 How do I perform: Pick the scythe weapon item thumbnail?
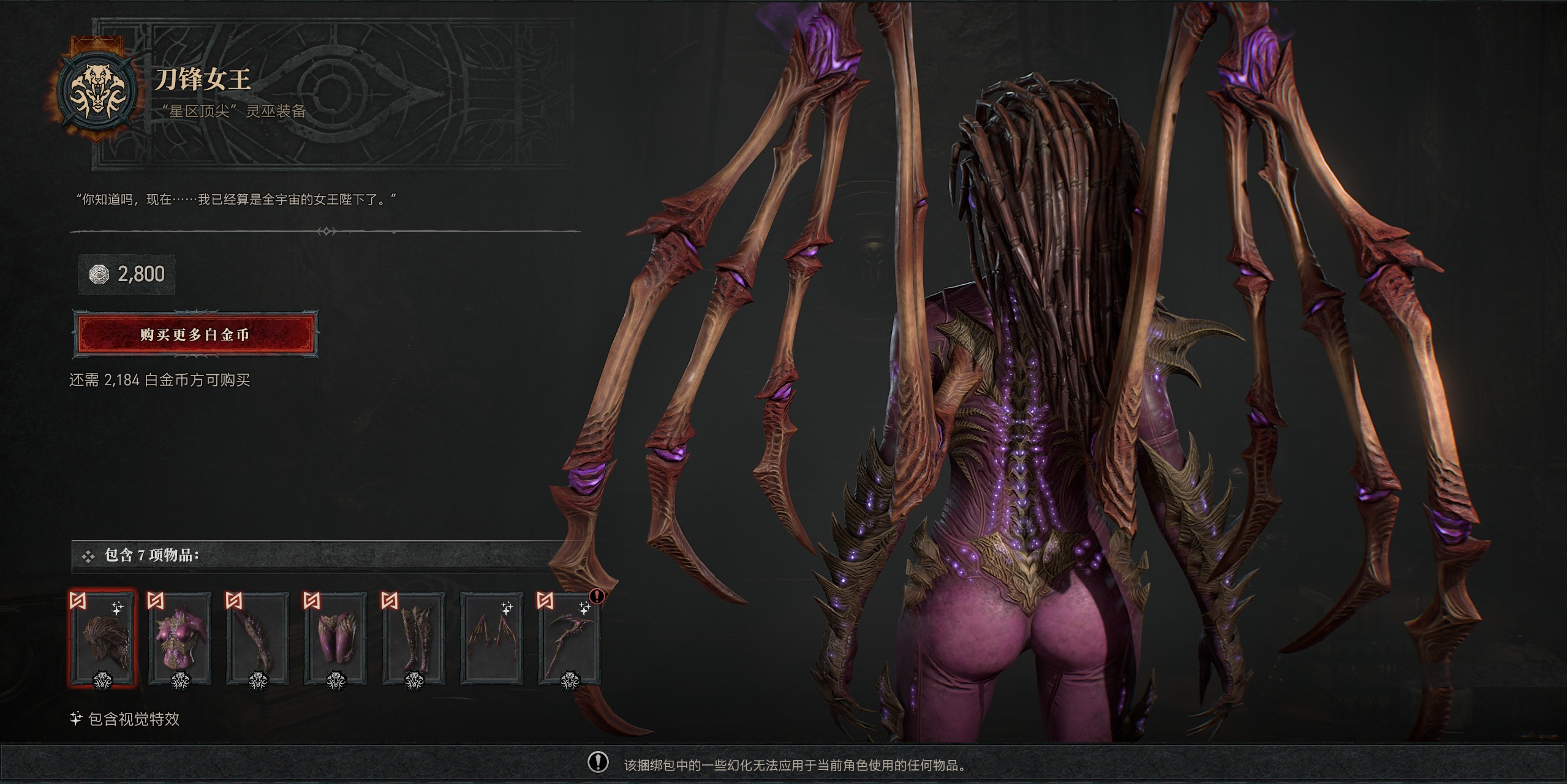click(x=568, y=638)
